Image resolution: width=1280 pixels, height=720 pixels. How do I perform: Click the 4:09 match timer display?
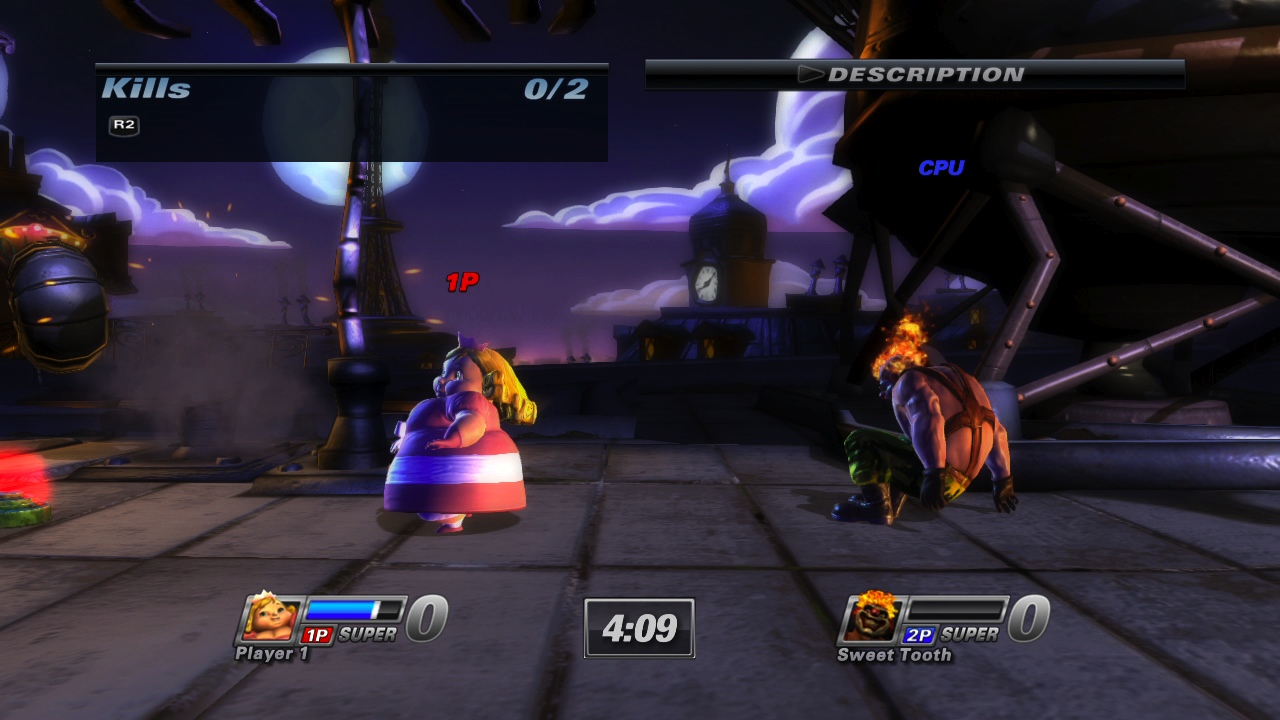click(640, 628)
